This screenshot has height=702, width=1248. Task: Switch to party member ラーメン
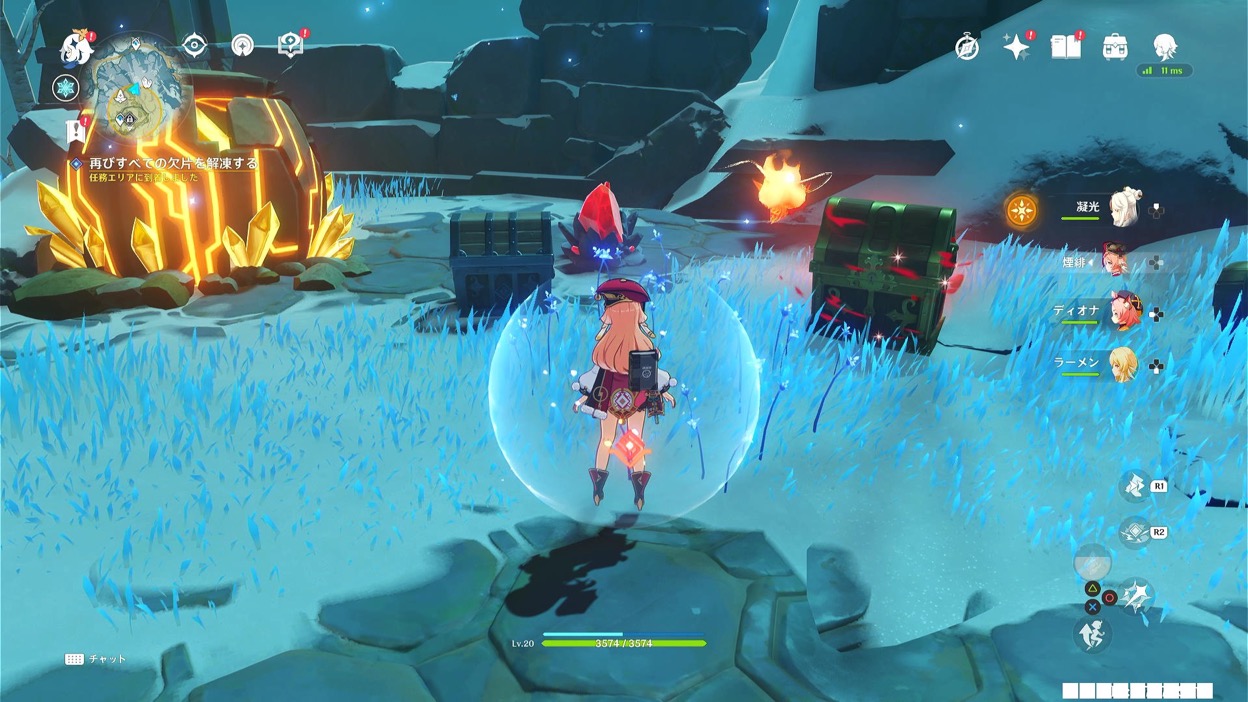tap(1122, 364)
